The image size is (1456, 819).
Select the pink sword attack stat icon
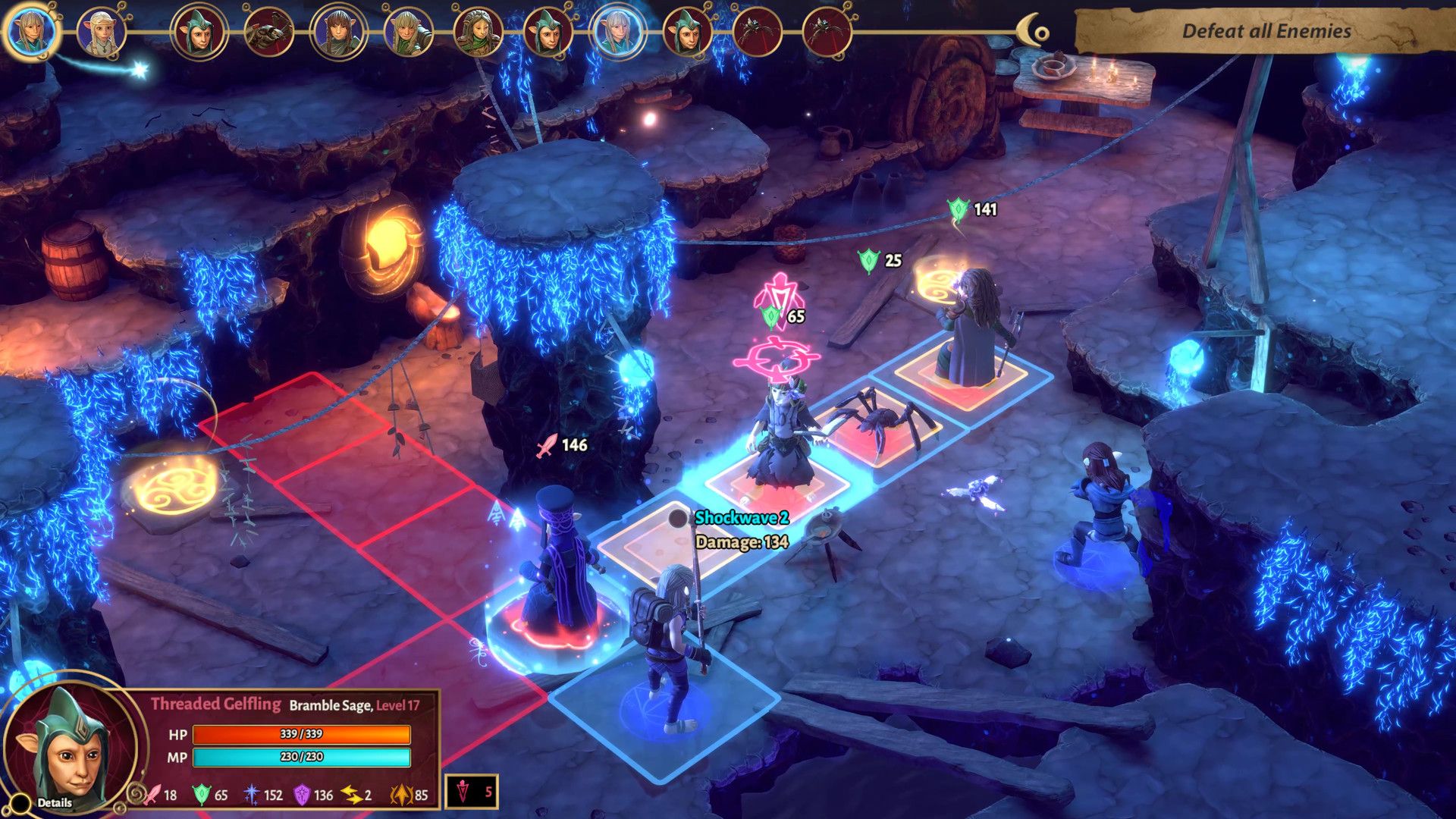[x=152, y=796]
